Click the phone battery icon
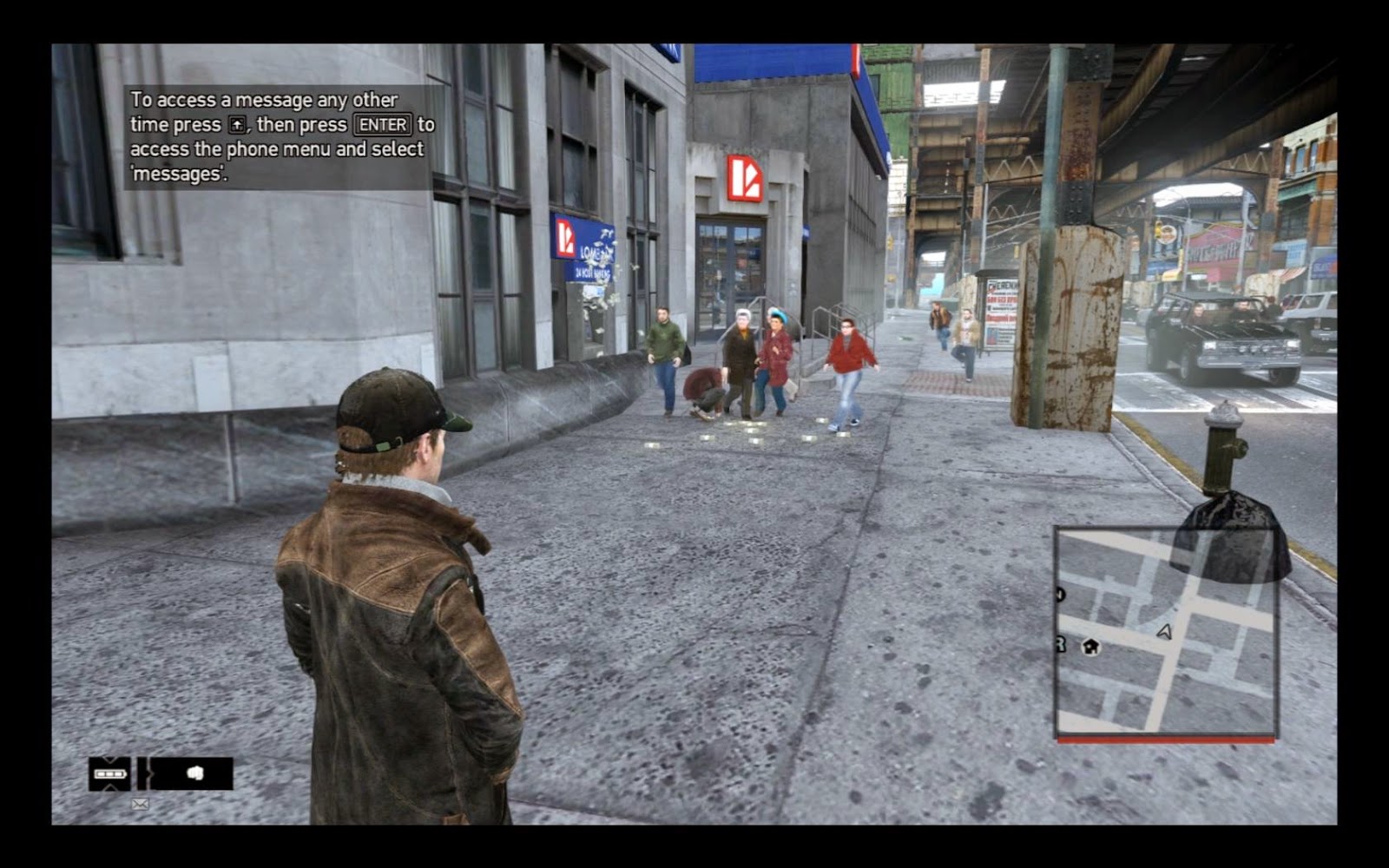The height and width of the screenshot is (868, 1389). click(x=110, y=773)
